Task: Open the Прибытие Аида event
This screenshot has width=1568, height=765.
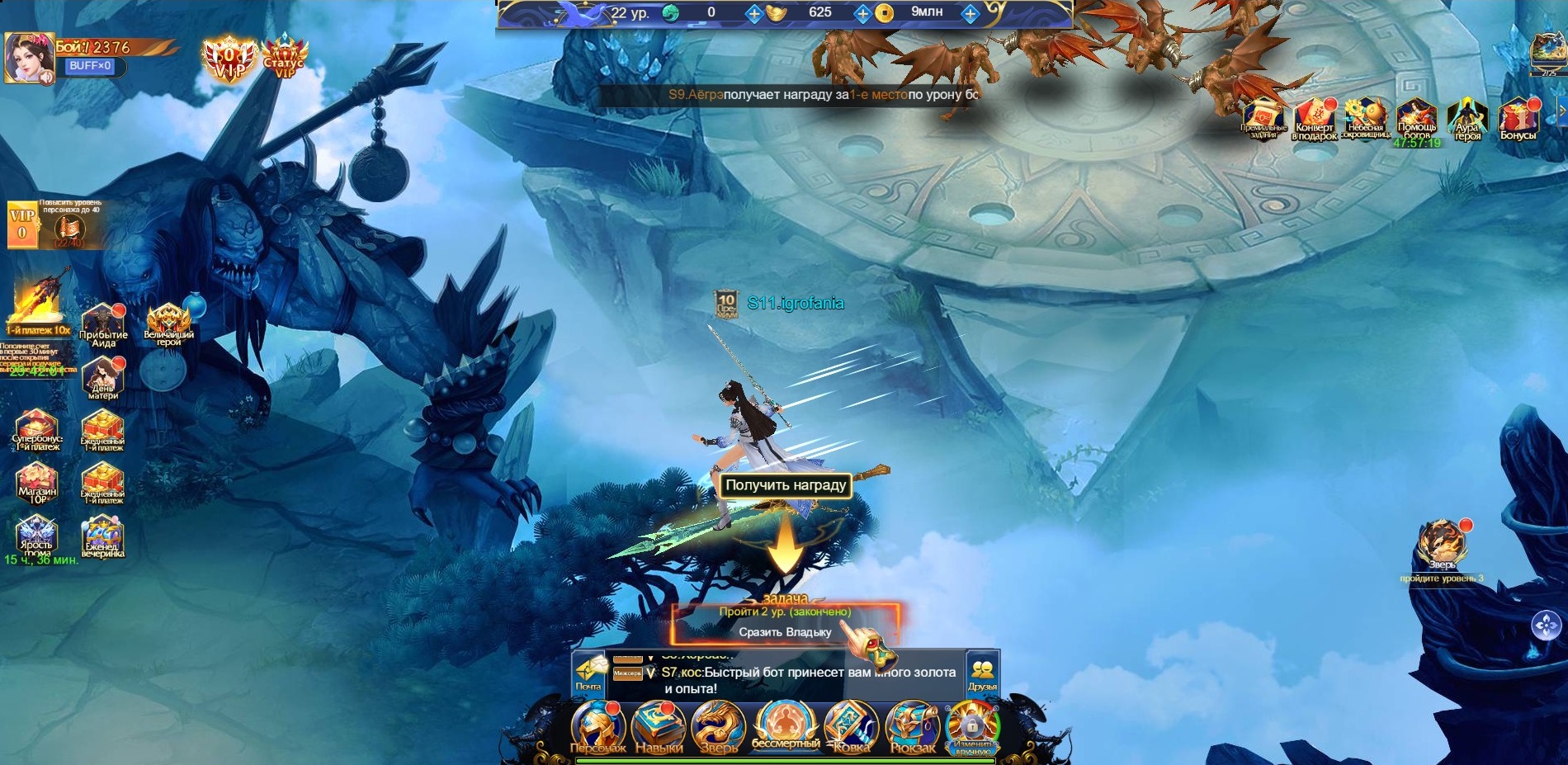Action: (x=103, y=325)
